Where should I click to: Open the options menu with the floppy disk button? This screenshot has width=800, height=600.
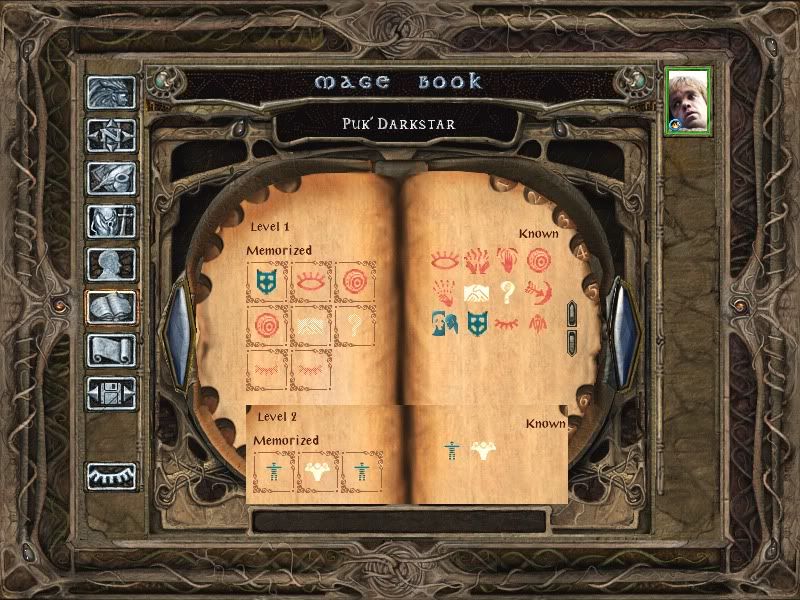point(111,393)
